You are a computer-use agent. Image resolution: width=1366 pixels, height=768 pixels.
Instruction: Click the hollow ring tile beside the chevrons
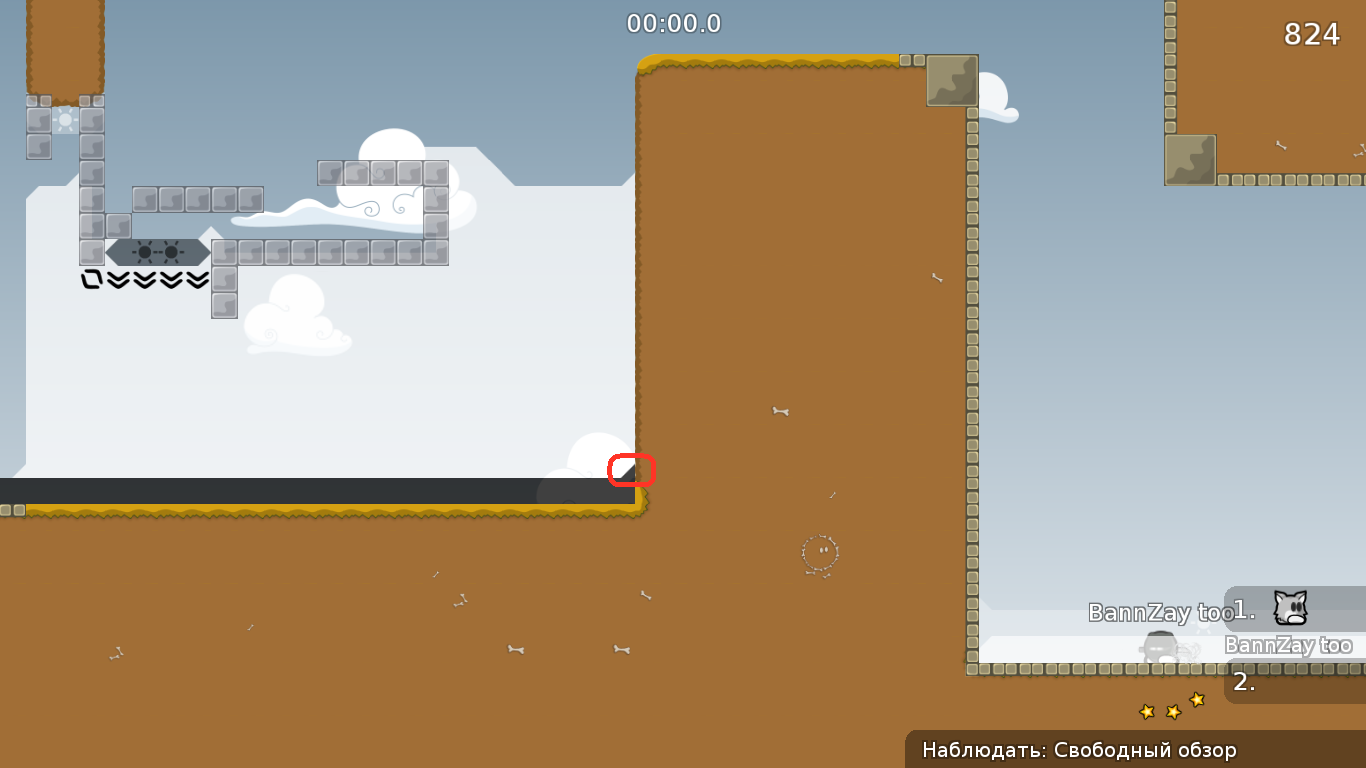click(x=93, y=280)
